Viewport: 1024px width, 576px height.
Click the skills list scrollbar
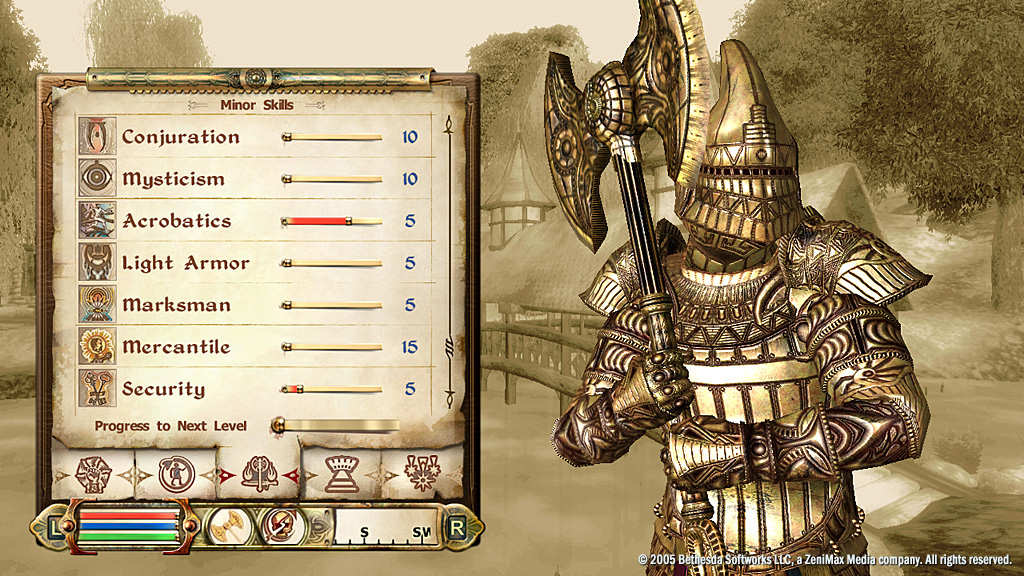(449, 260)
